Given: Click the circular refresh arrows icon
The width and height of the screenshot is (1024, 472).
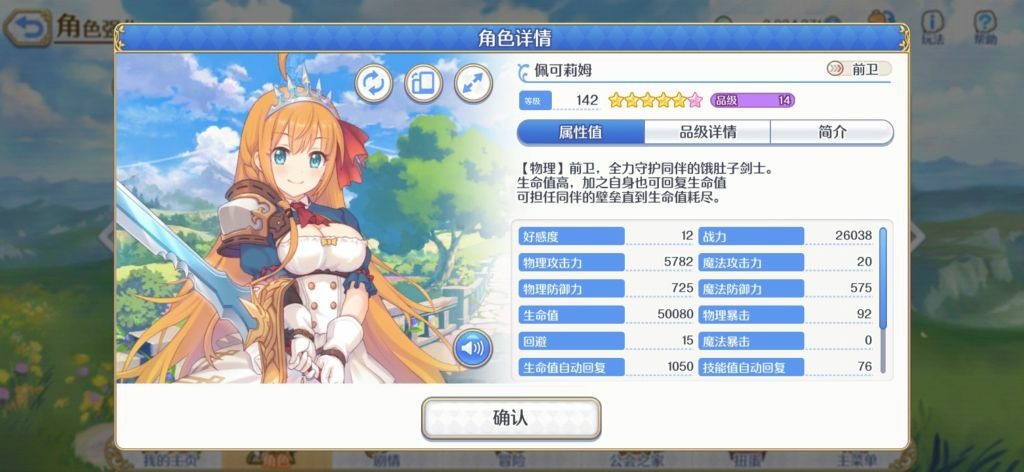Looking at the screenshot, I should [x=374, y=84].
